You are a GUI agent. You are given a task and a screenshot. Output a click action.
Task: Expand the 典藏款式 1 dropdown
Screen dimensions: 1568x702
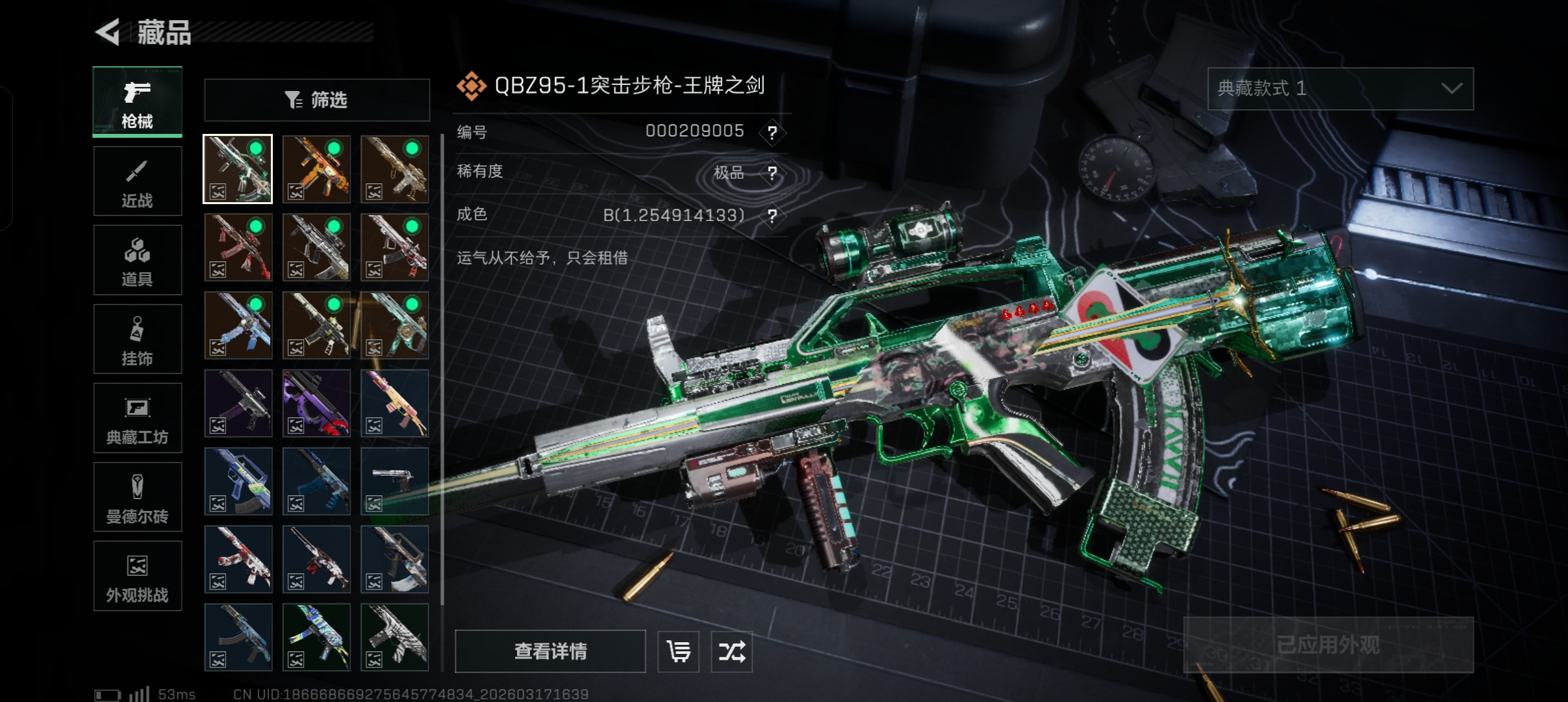click(x=1340, y=88)
